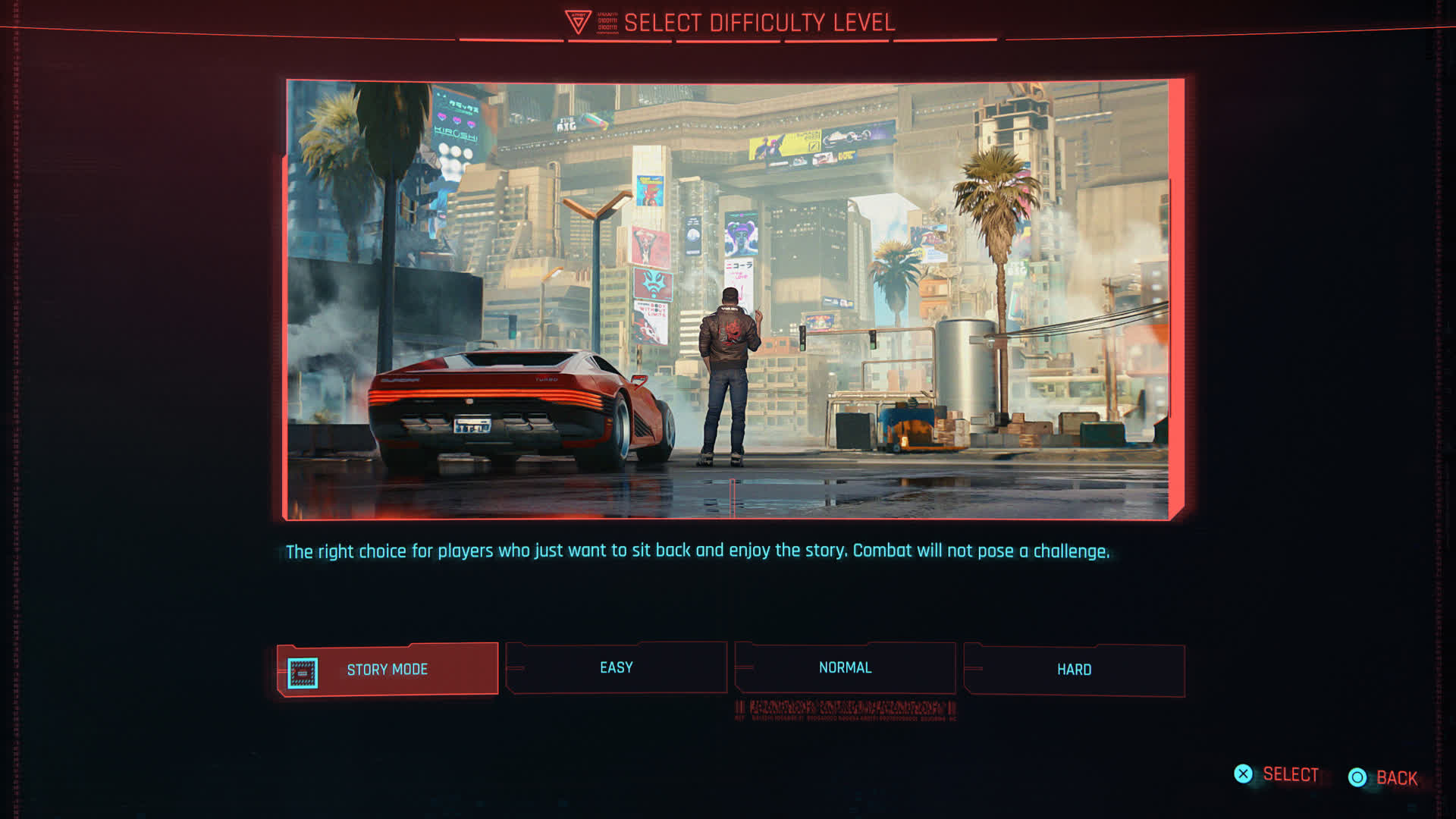Choose the Easy difficulty option
Viewport: 1456px width, 819px height.
coord(616,667)
